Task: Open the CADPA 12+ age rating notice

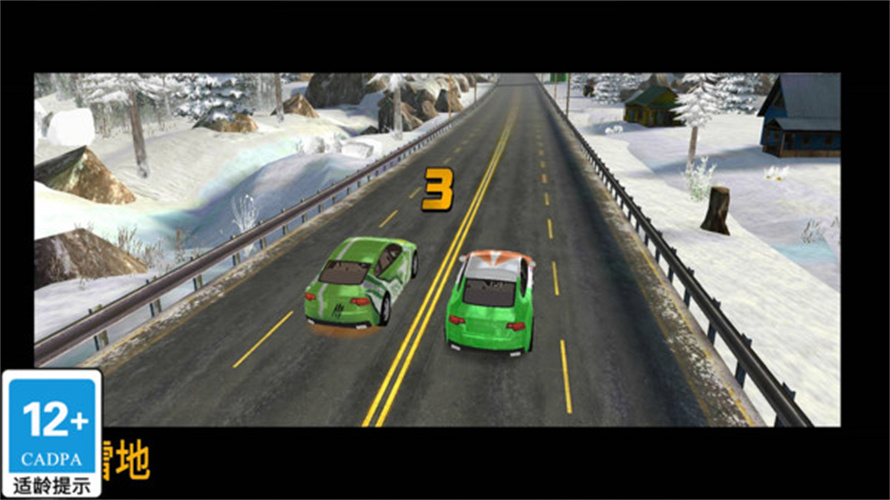Action: click(x=51, y=433)
